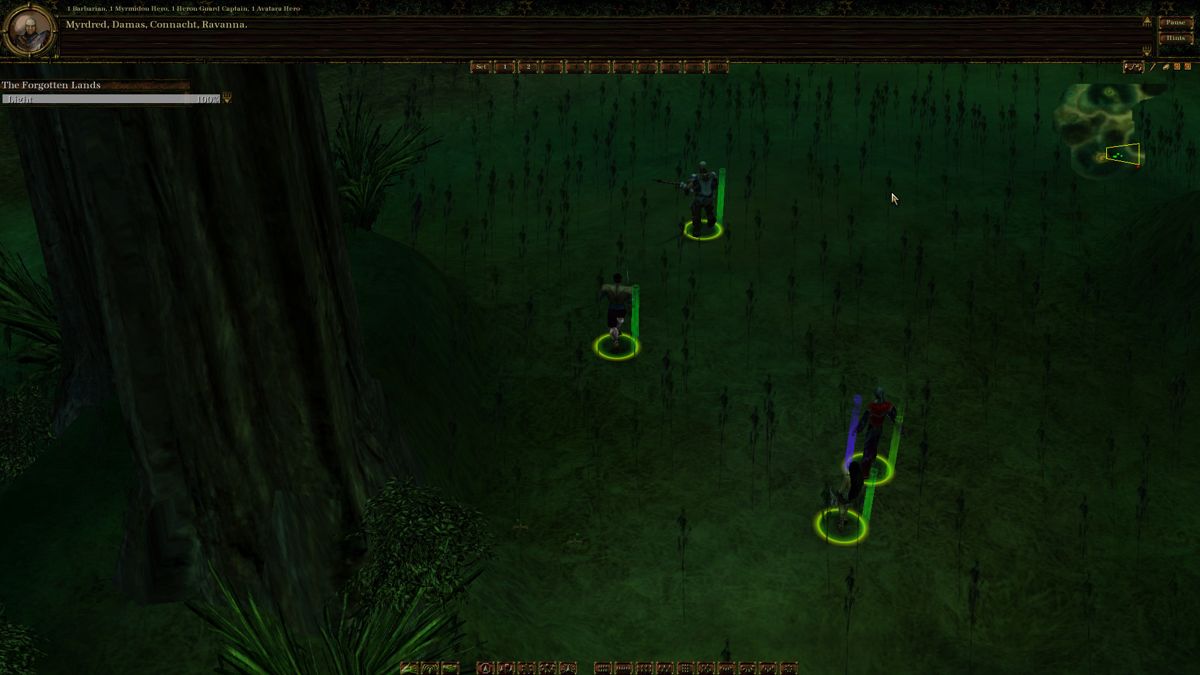Open the Hints panel
This screenshot has height=675, width=1200.
pos(1175,38)
